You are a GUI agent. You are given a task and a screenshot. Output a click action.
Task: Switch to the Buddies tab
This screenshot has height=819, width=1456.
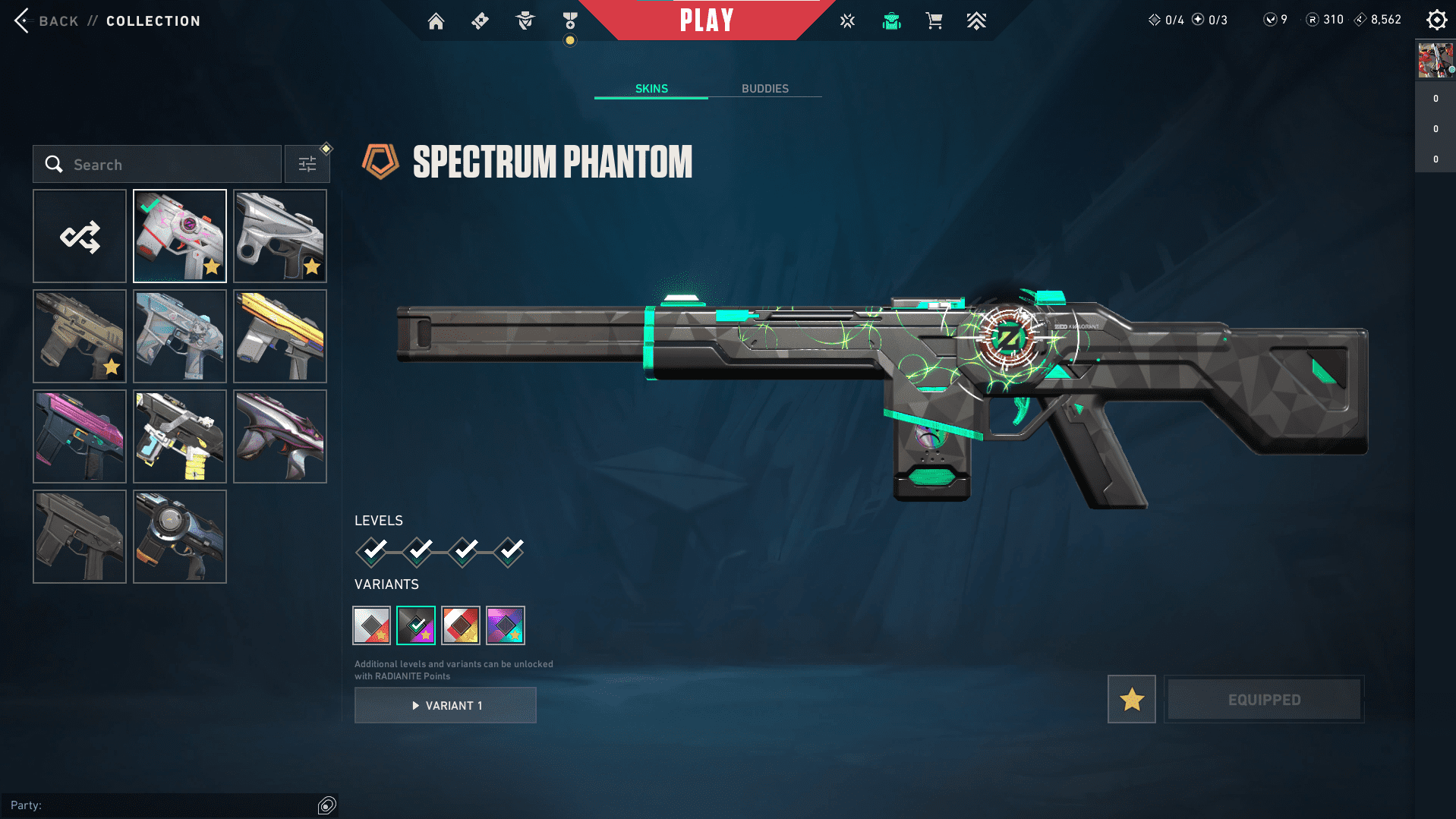[x=764, y=89]
